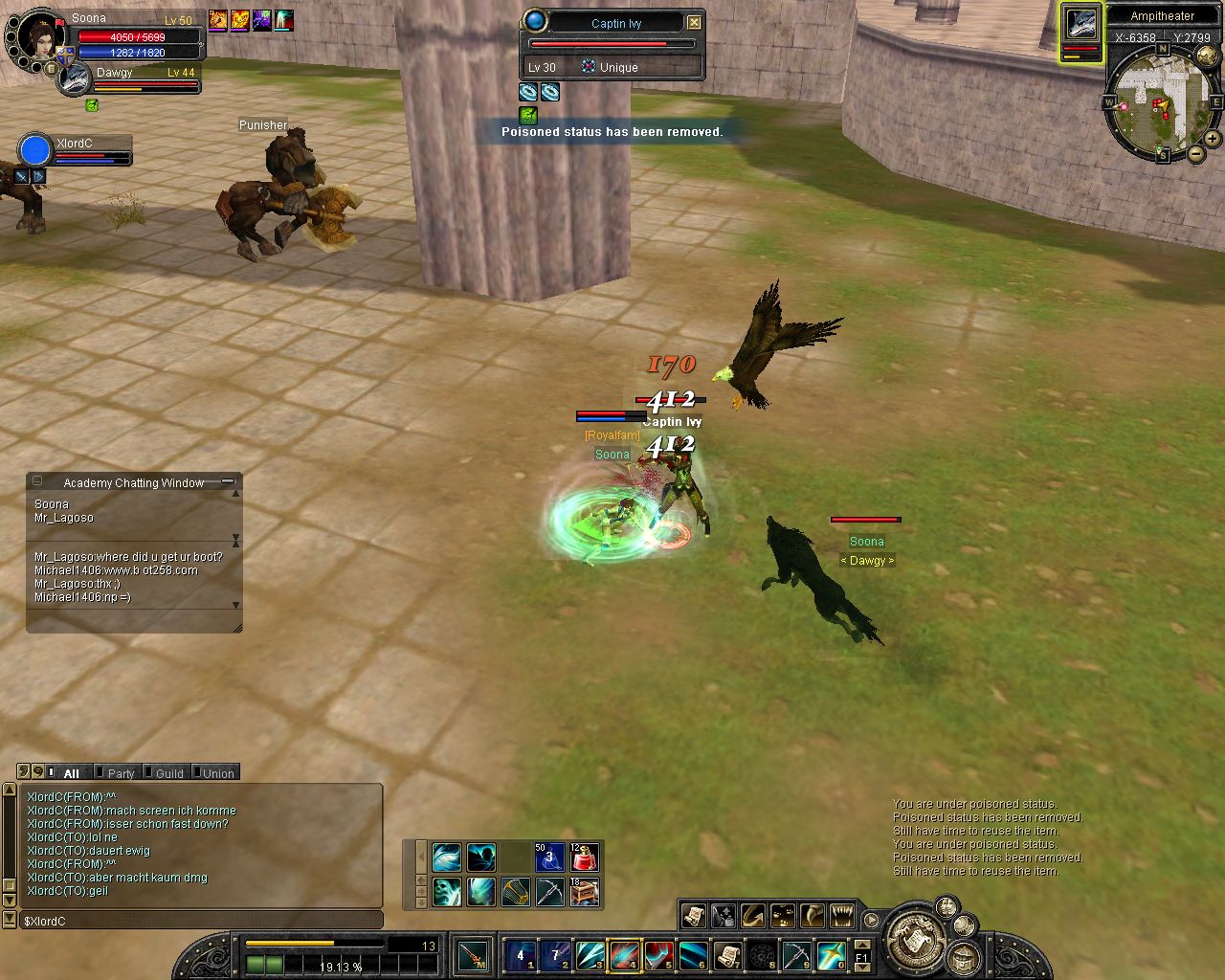The height and width of the screenshot is (980, 1225).
Task: Zoom out the minimap with minus button
Action: 1196,153
